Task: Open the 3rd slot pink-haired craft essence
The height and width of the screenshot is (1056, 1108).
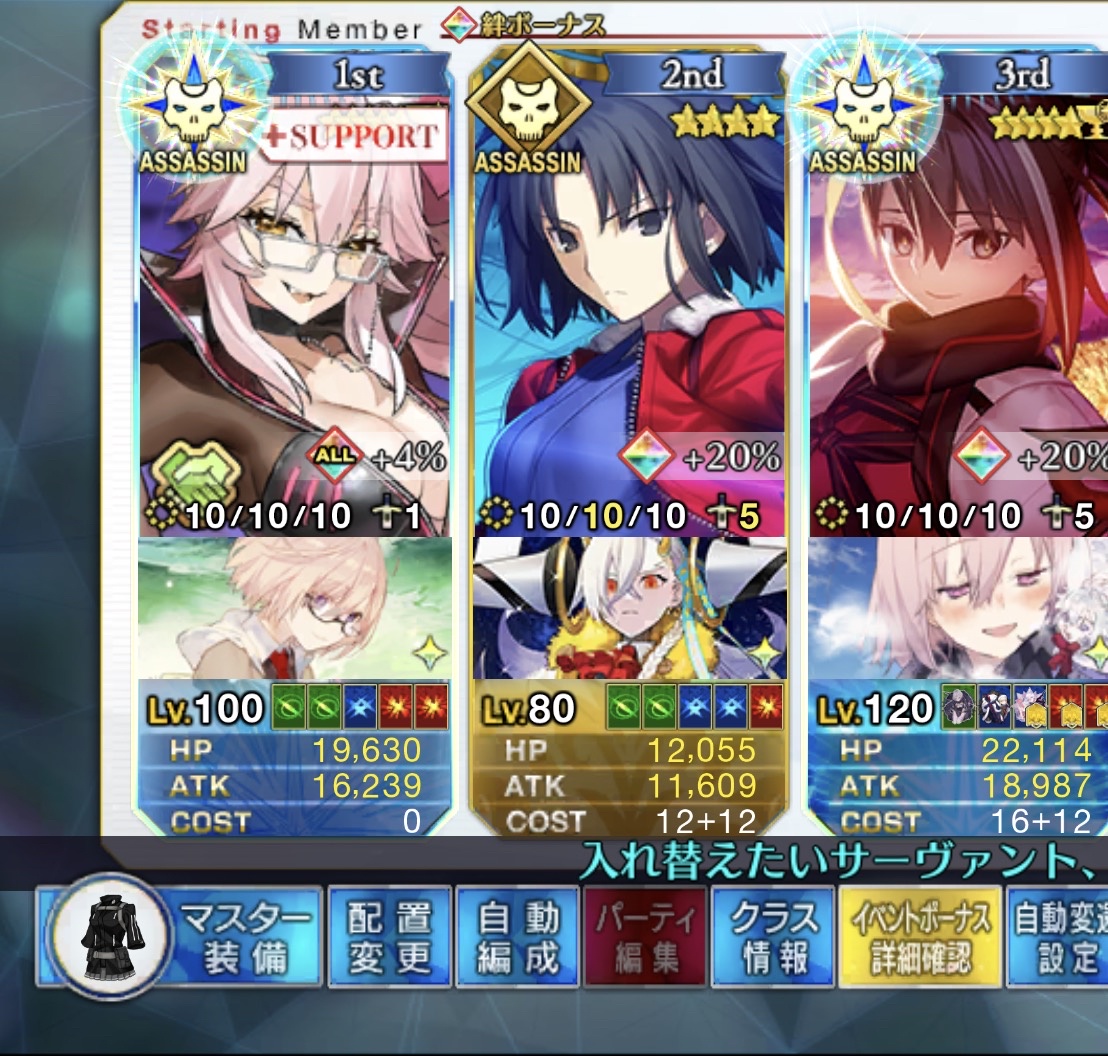Action: tap(960, 608)
